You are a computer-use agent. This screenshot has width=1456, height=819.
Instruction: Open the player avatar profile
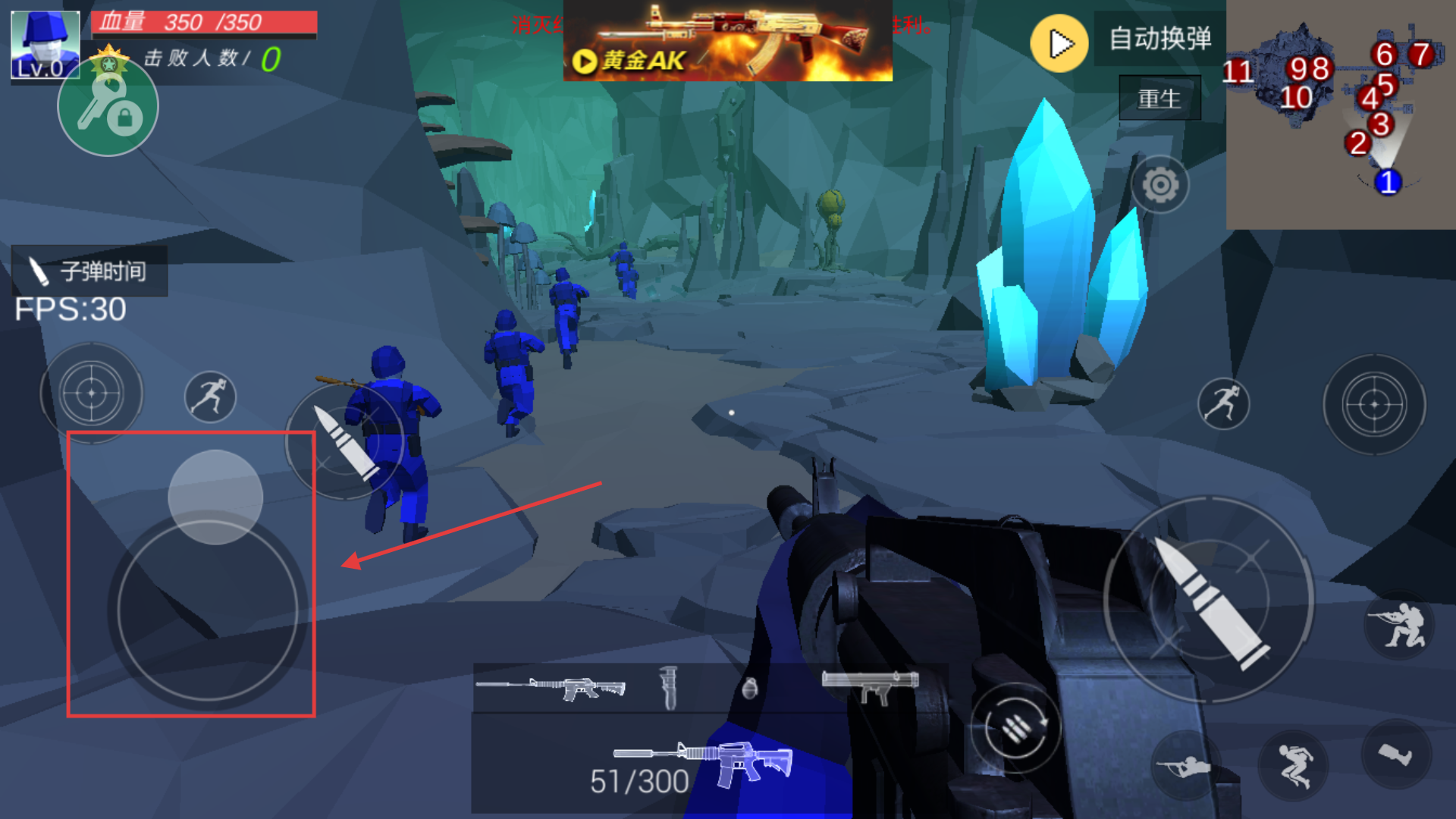pyautogui.click(x=45, y=44)
